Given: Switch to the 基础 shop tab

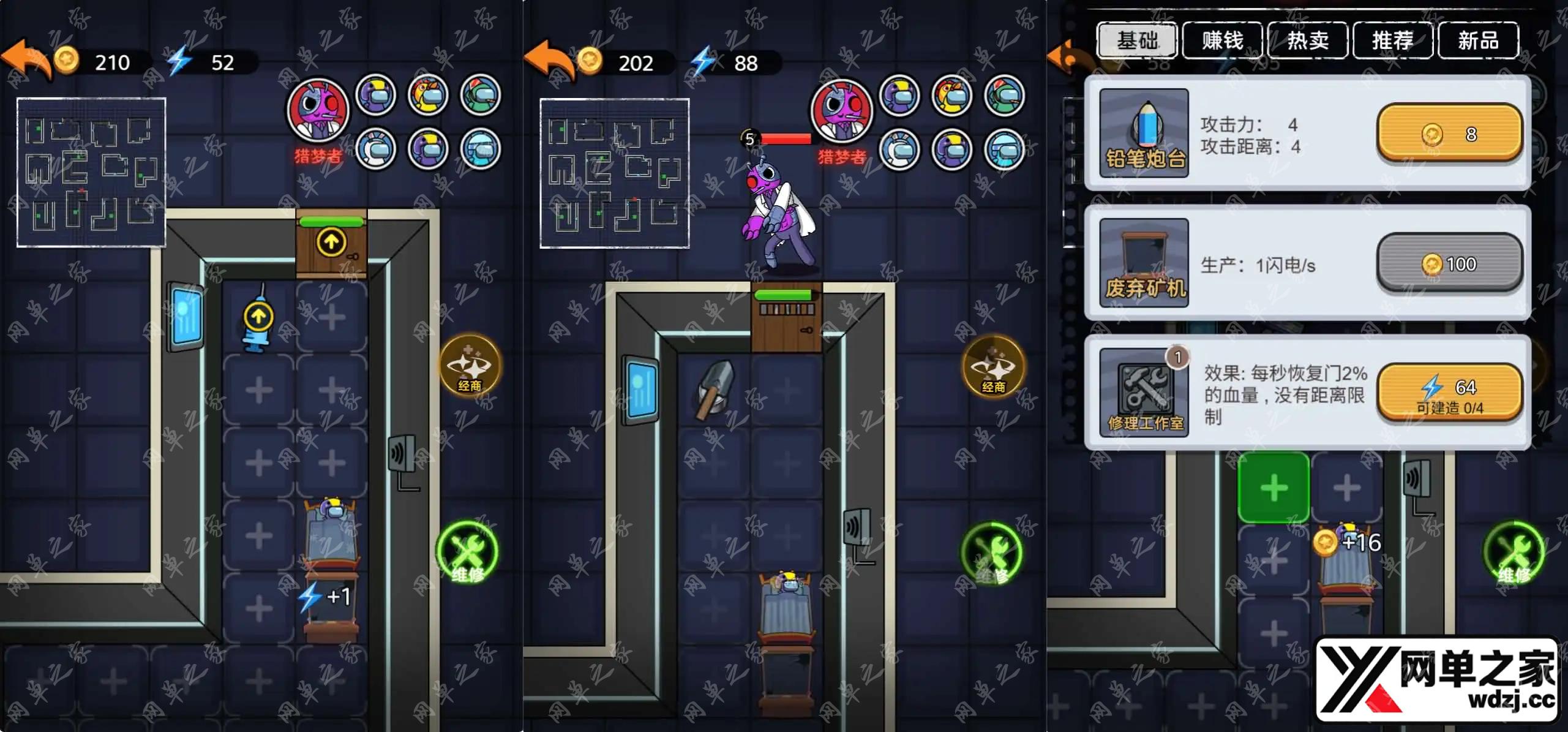Looking at the screenshot, I should tap(1137, 40).
